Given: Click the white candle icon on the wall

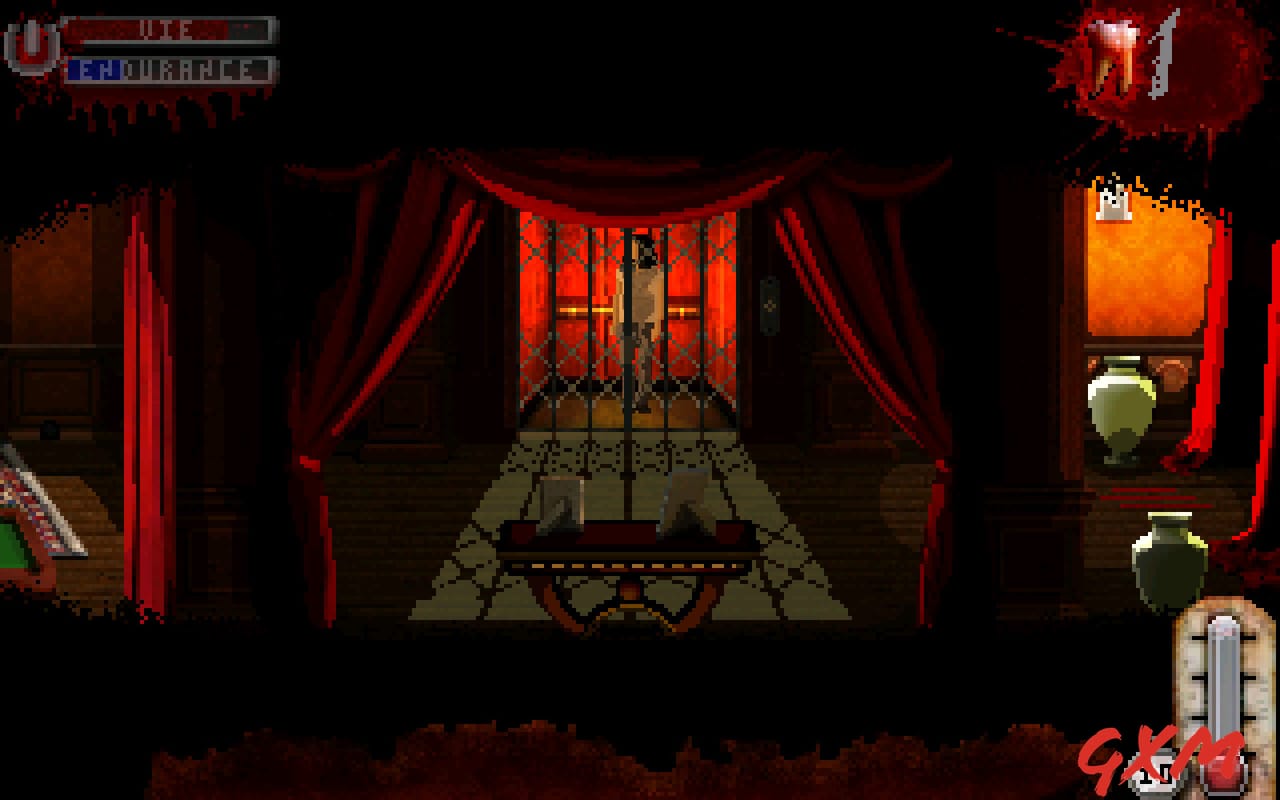Looking at the screenshot, I should pos(1114,203).
